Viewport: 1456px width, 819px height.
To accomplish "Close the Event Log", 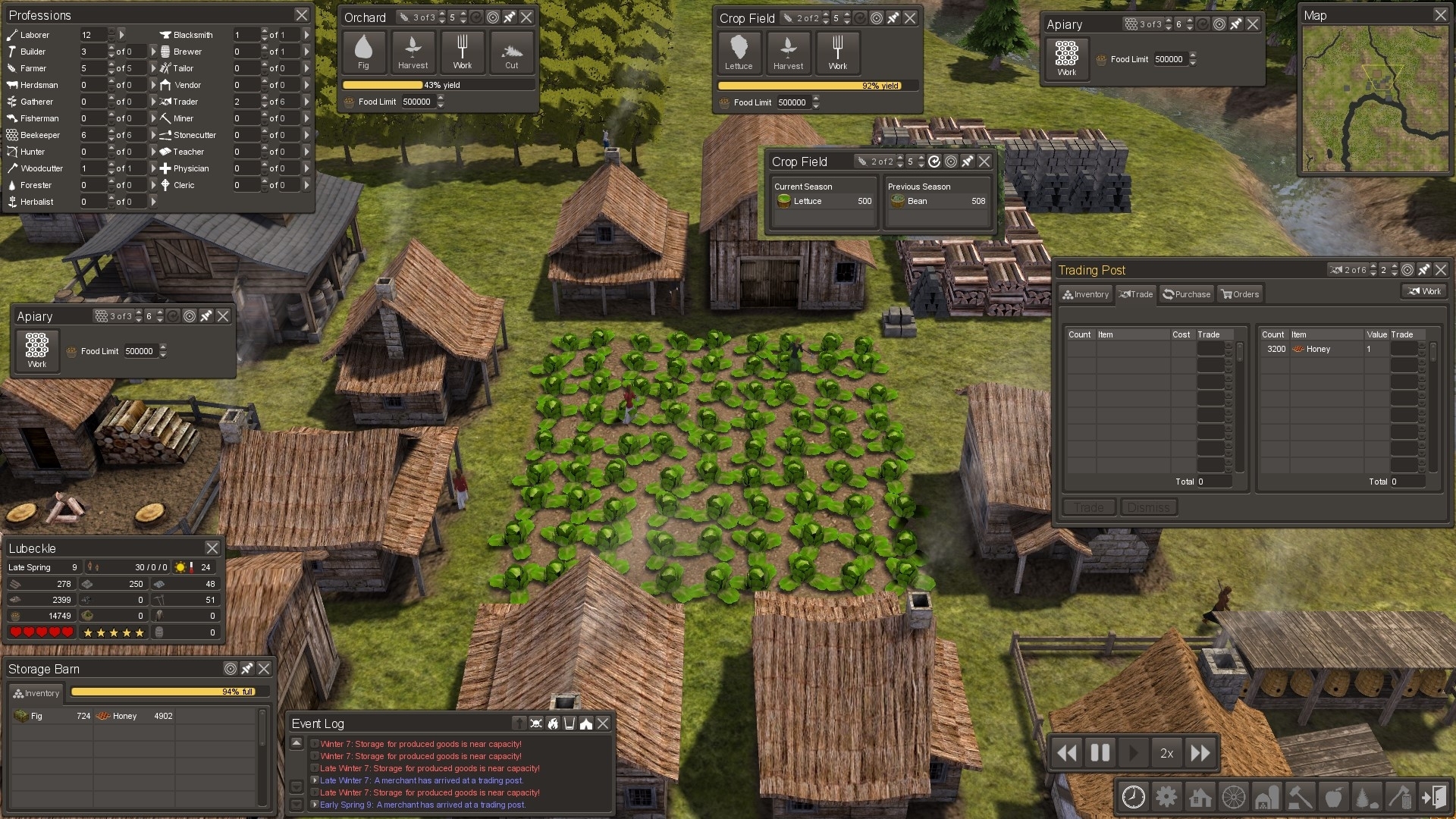I will tap(603, 723).
